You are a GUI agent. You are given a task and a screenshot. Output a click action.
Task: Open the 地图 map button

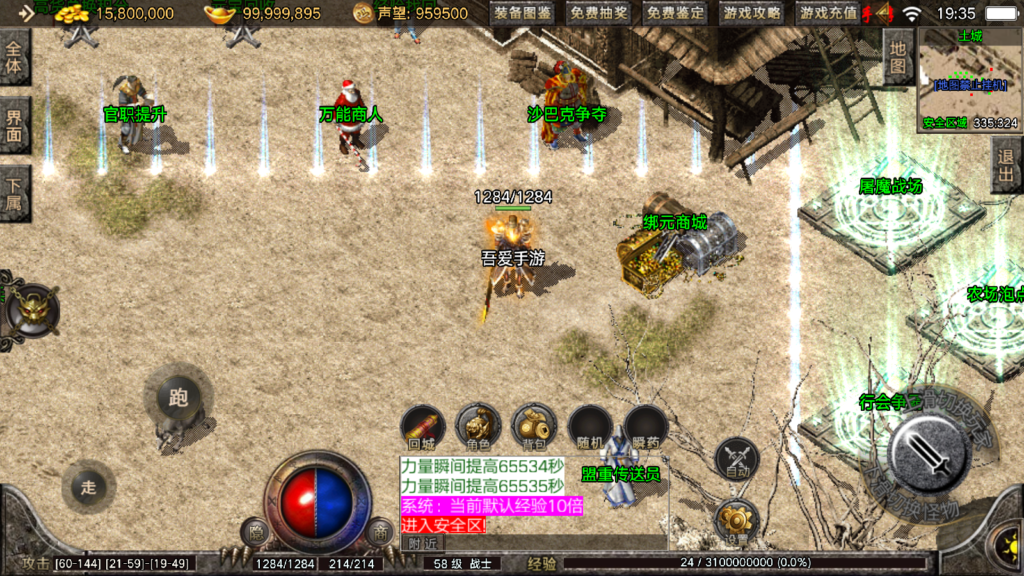point(897,56)
